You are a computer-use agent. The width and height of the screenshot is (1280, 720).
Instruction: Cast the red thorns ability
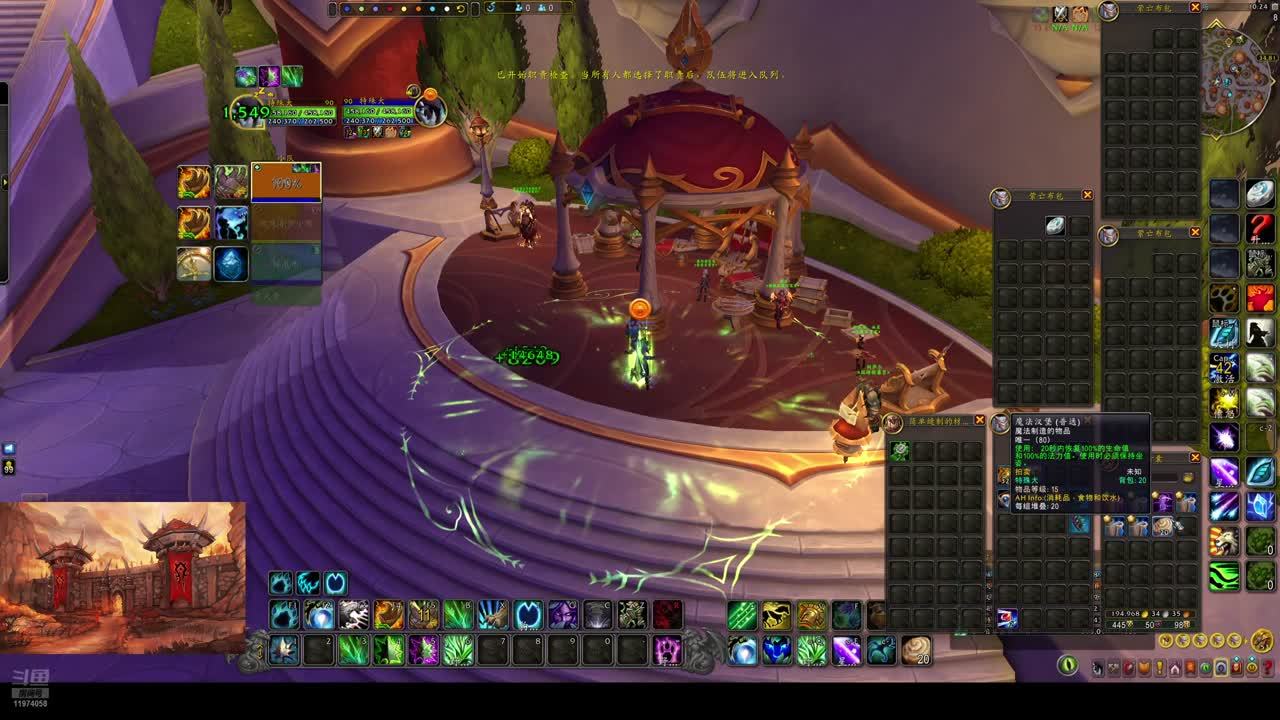tap(668, 615)
